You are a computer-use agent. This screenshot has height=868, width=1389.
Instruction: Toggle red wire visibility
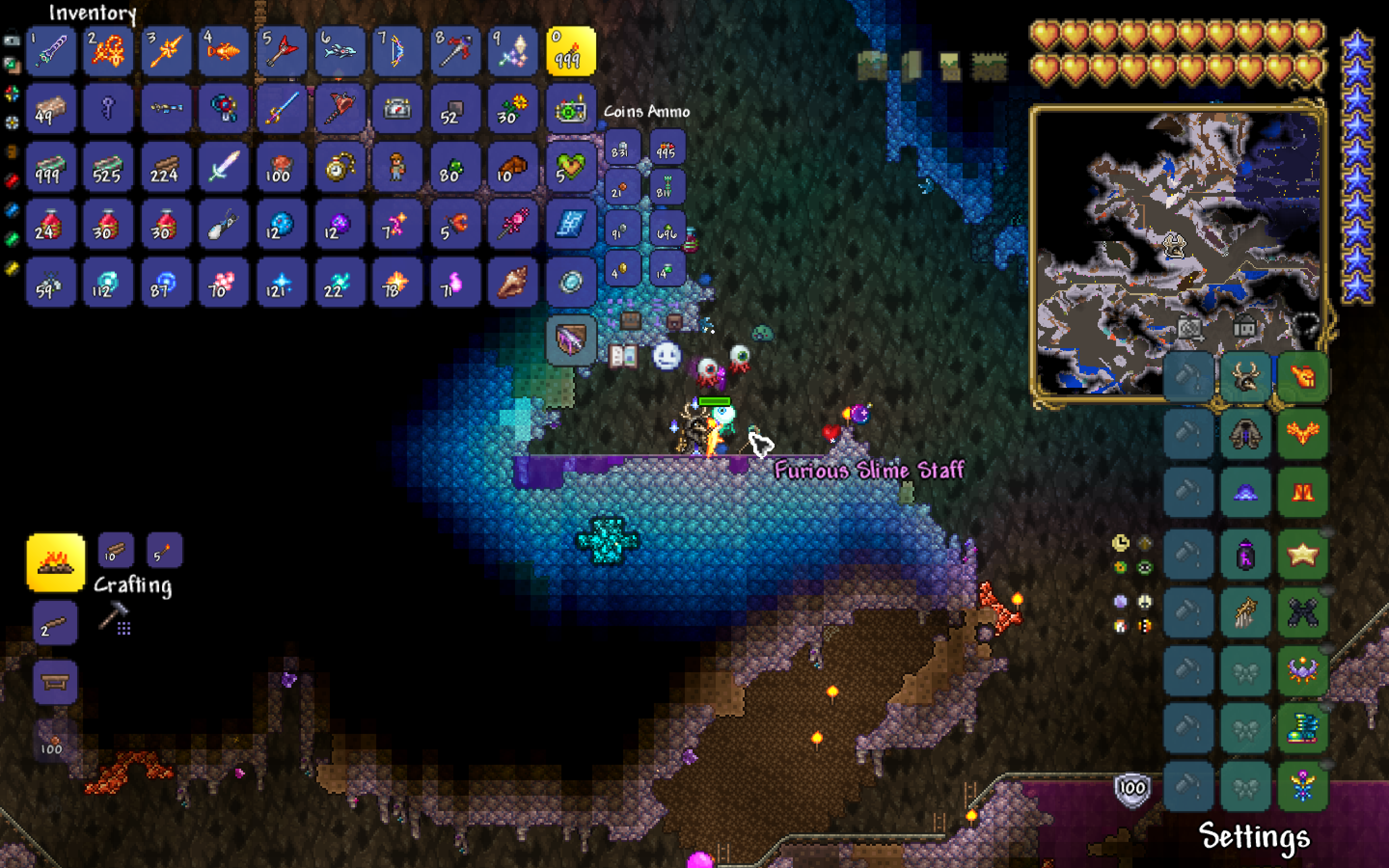11,176
